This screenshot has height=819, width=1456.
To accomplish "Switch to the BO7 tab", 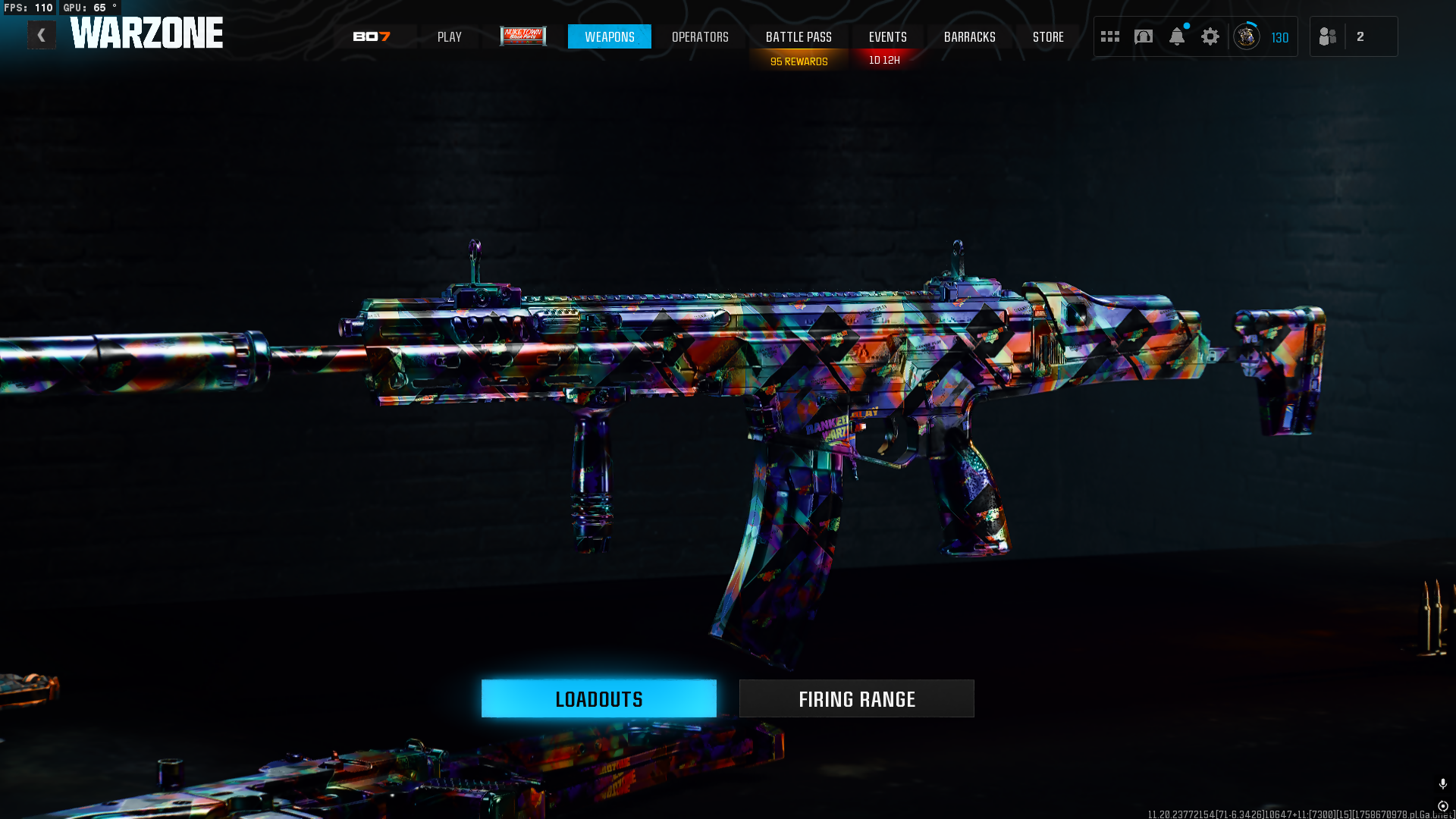I will [x=372, y=36].
